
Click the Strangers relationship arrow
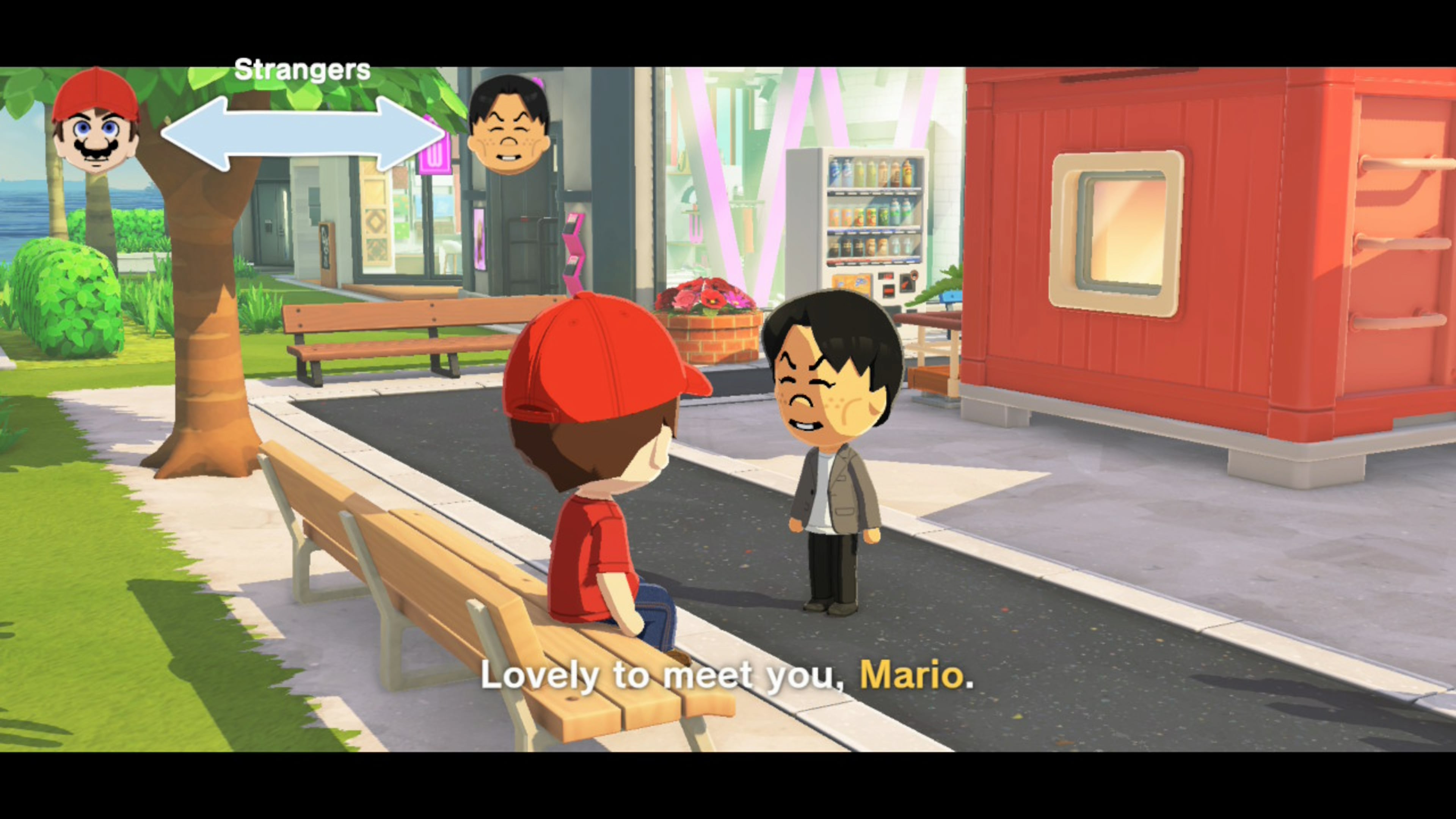pos(303,134)
